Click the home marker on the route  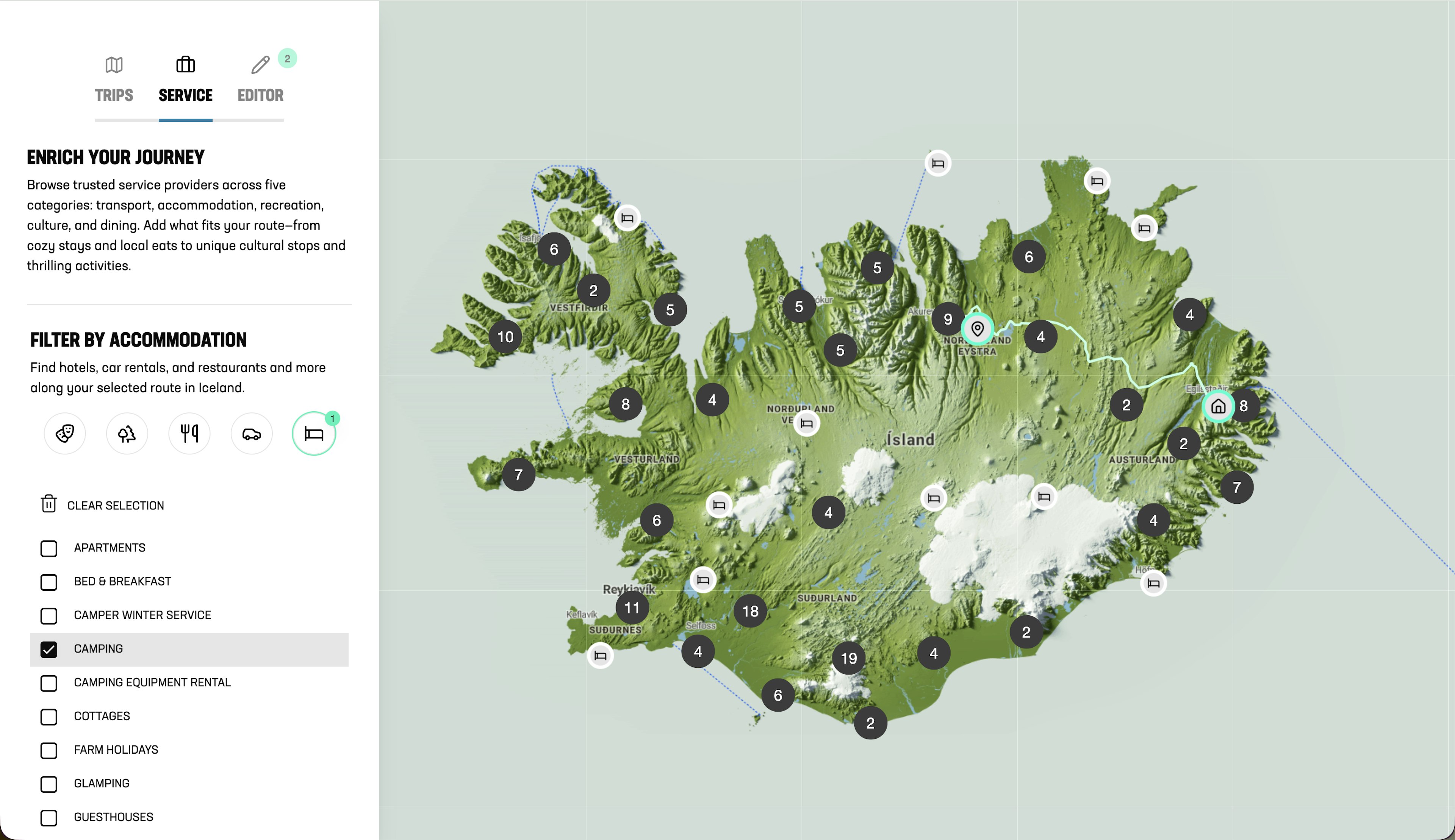coord(1218,406)
